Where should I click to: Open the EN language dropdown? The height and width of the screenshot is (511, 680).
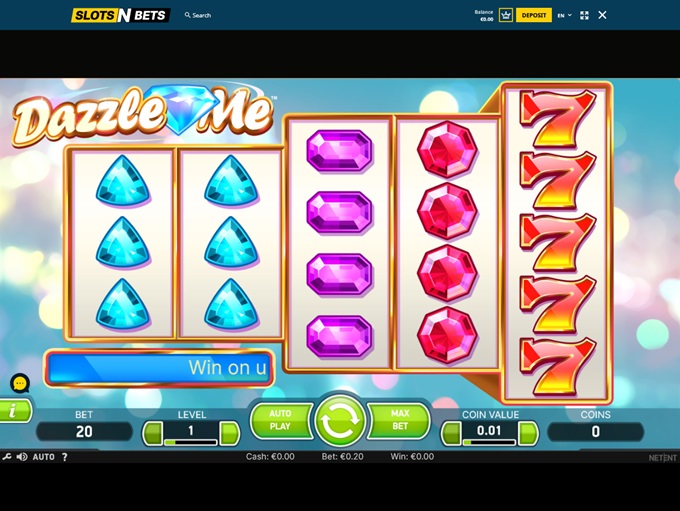[564, 15]
